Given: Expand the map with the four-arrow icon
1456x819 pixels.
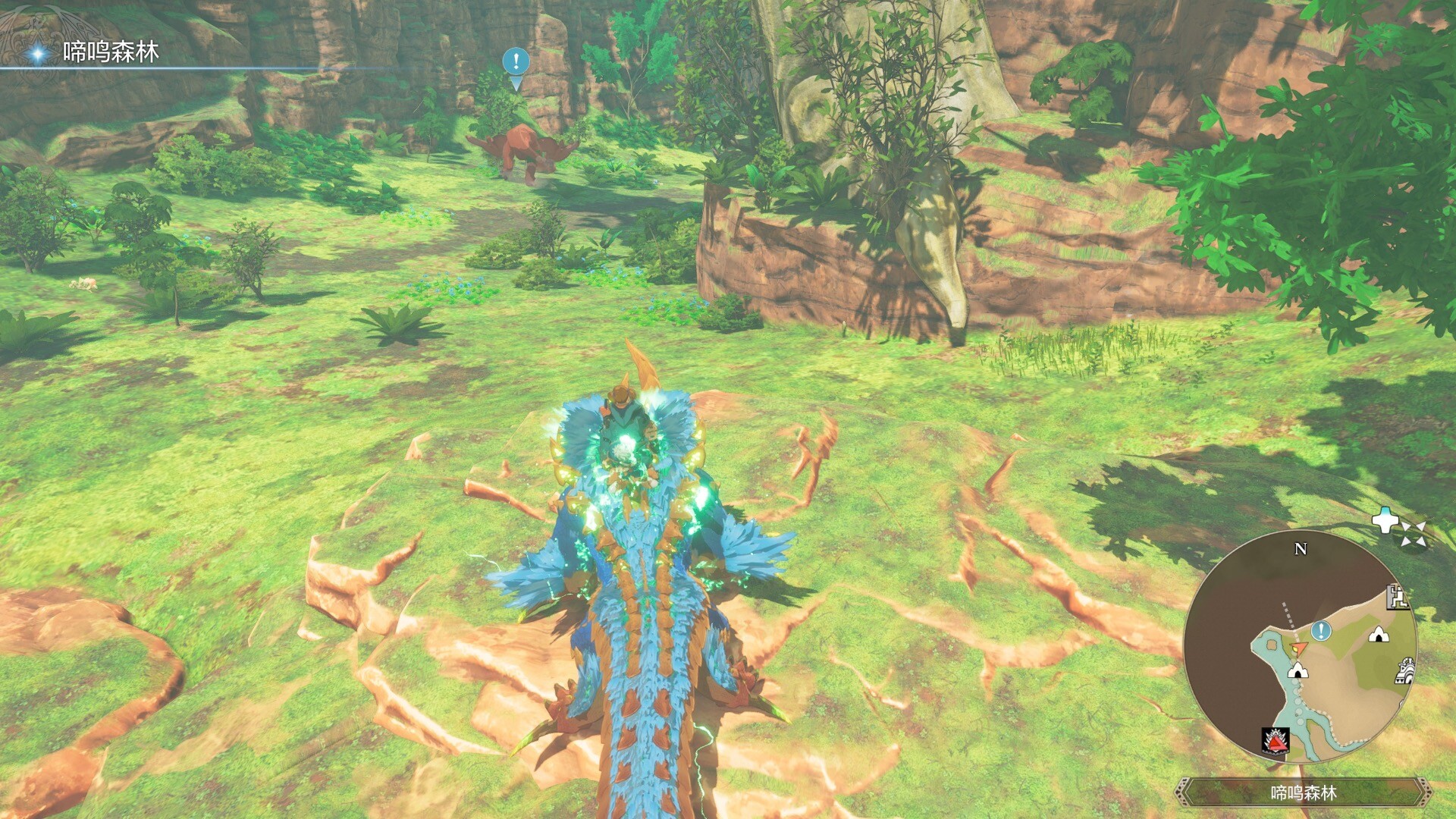Looking at the screenshot, I should pos(1413,533).
